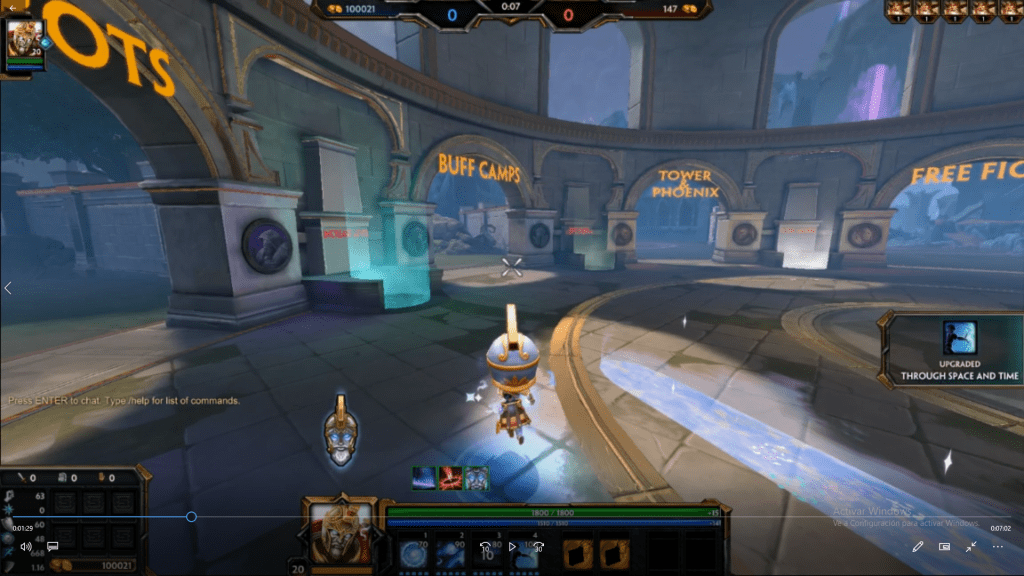Open the video player more options menu
The image size is (1024, 576).
[x=998, y=547]
